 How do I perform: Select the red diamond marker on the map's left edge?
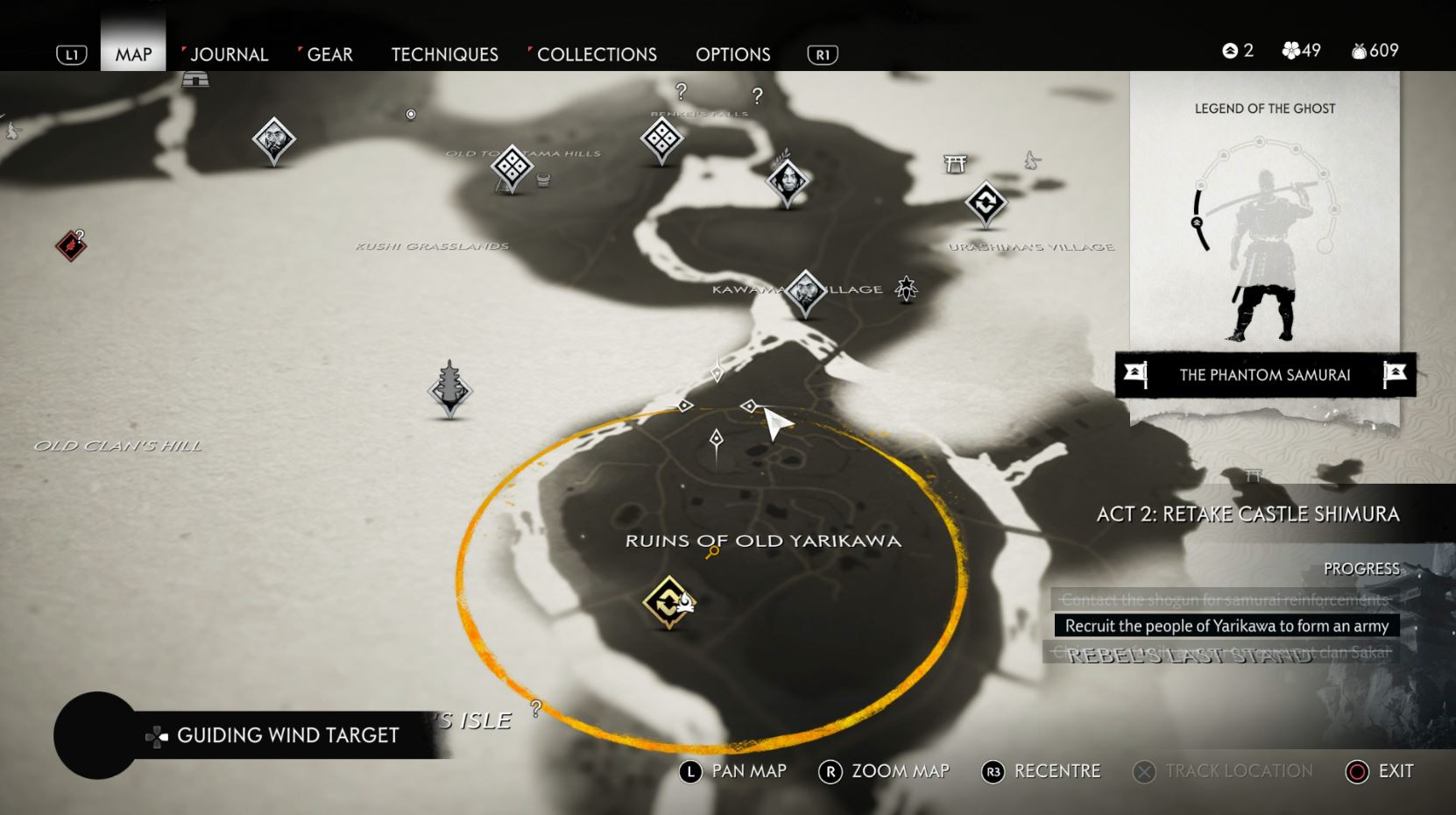[71, 246]
